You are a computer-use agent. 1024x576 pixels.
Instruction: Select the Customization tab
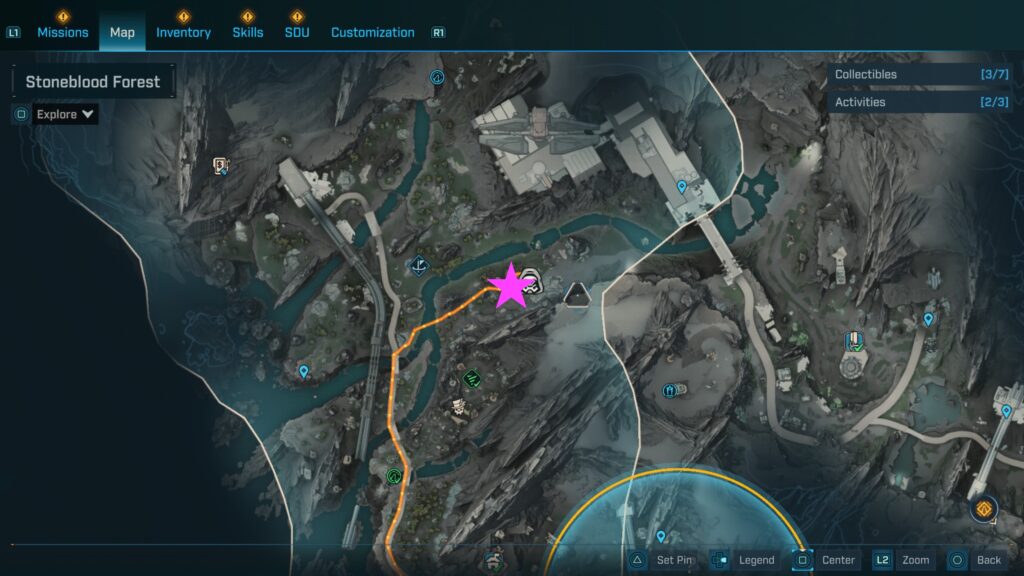point(372,32)
